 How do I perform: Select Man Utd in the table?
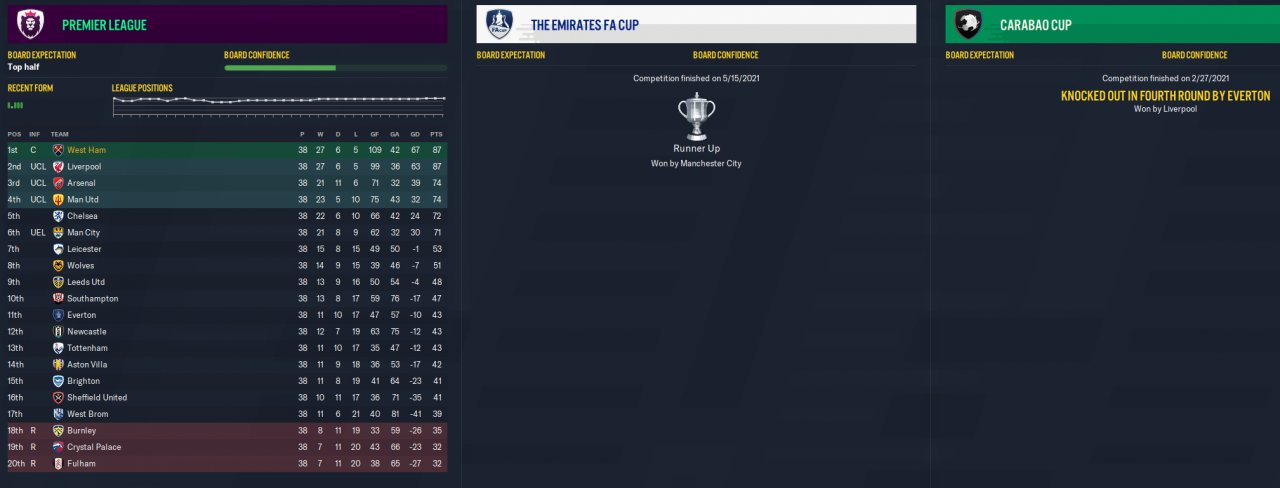[84, 199]
